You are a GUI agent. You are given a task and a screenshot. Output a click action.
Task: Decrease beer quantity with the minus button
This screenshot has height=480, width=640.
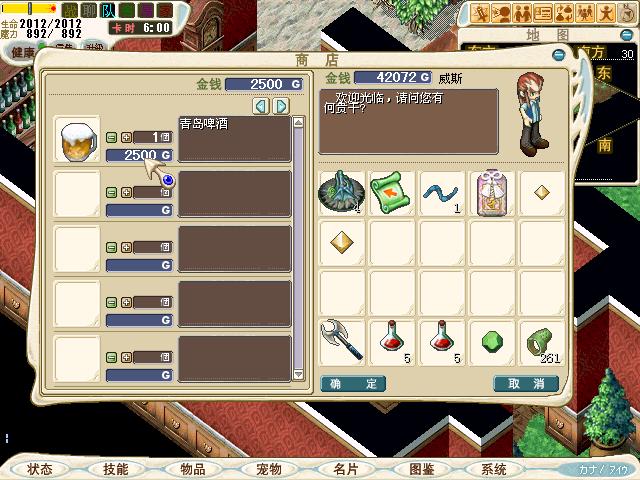point(112,137)
